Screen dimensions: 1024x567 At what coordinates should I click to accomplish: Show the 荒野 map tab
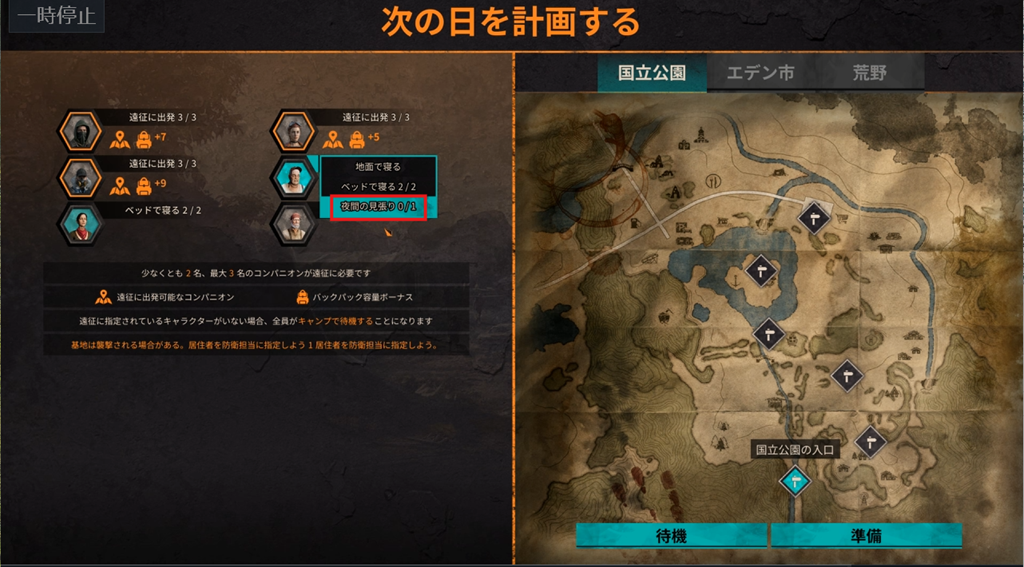[869, 73]
